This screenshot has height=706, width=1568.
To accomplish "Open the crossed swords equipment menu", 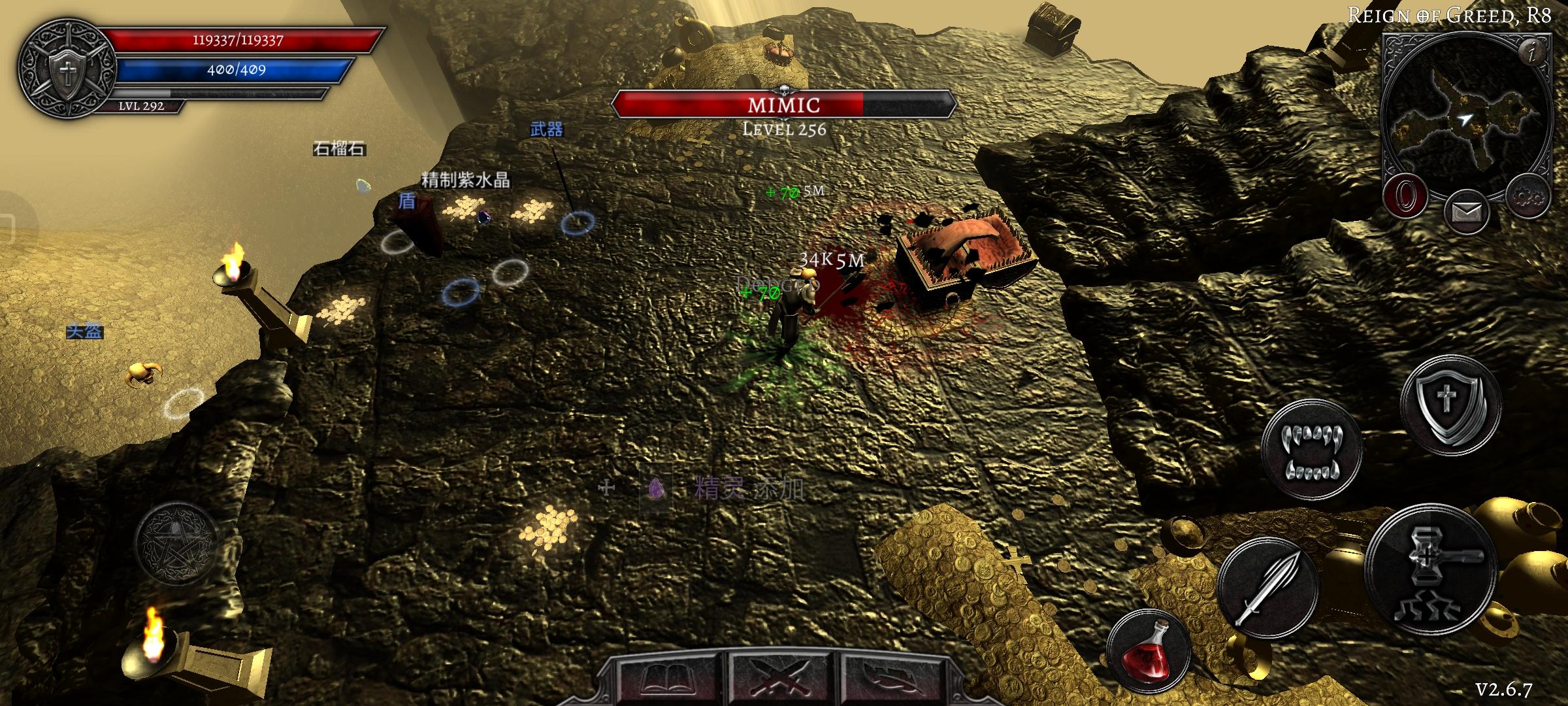I will click(x=784, y=679).
